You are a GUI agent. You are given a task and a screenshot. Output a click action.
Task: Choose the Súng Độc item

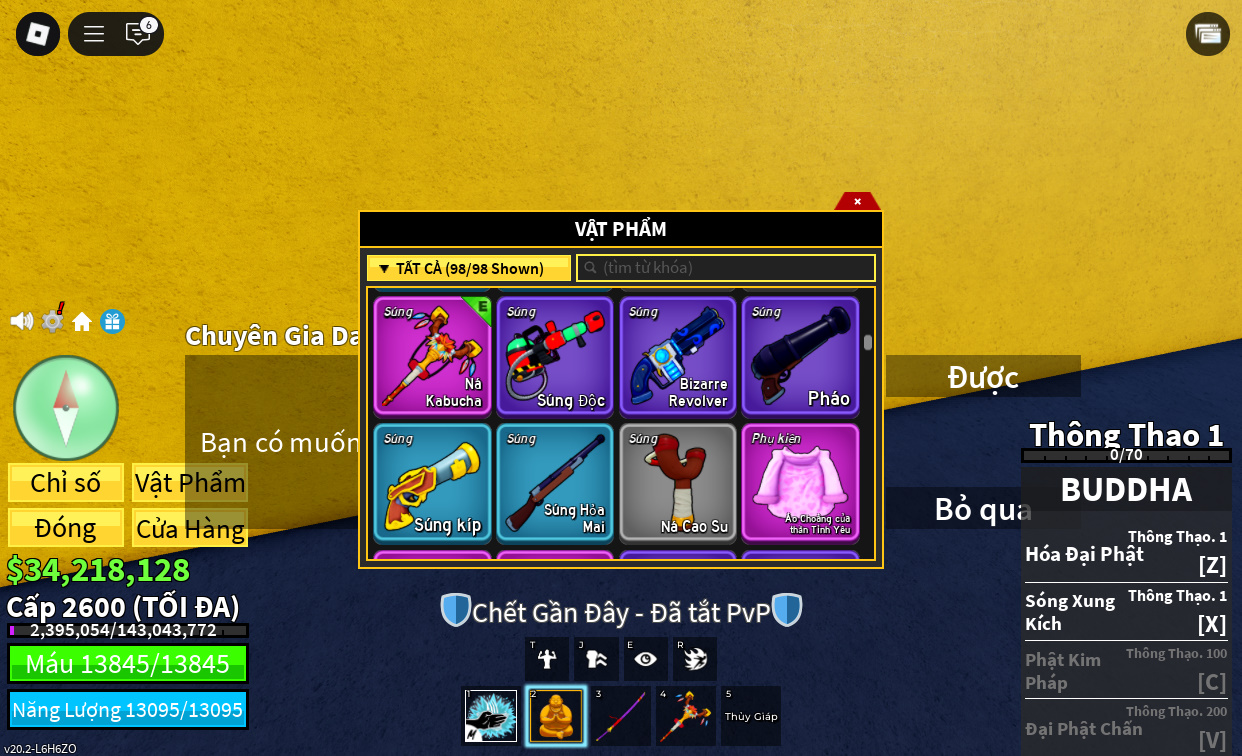click(x=555, y=355)
